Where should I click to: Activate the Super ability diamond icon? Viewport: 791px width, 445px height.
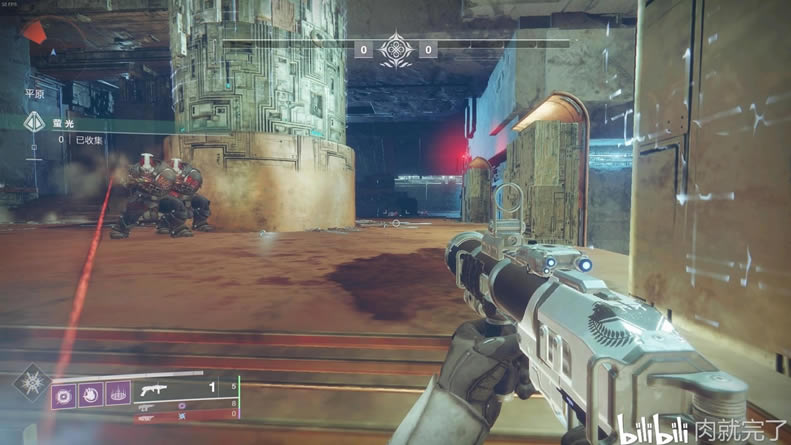(30, 385)
